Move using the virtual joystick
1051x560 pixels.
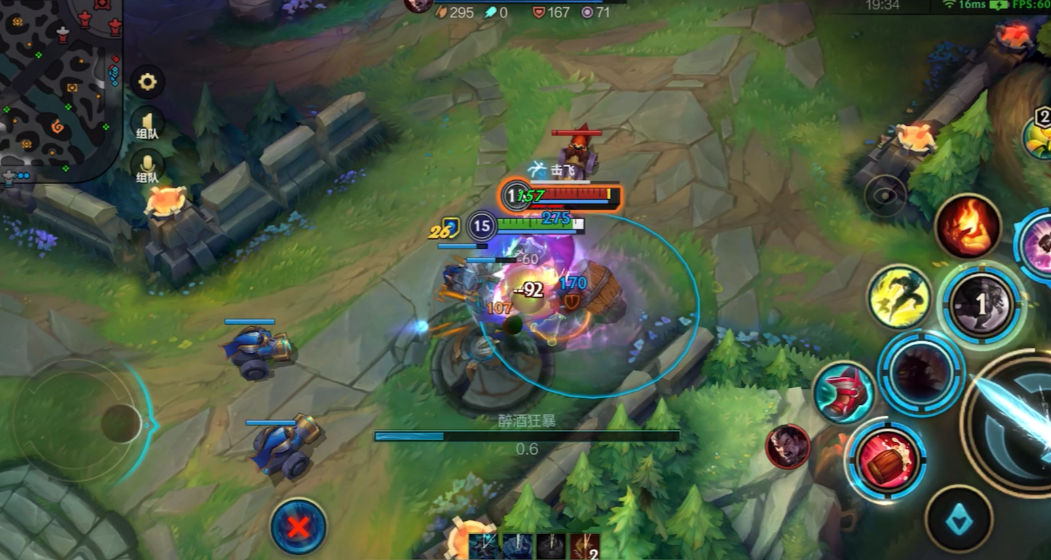point(120,423)
